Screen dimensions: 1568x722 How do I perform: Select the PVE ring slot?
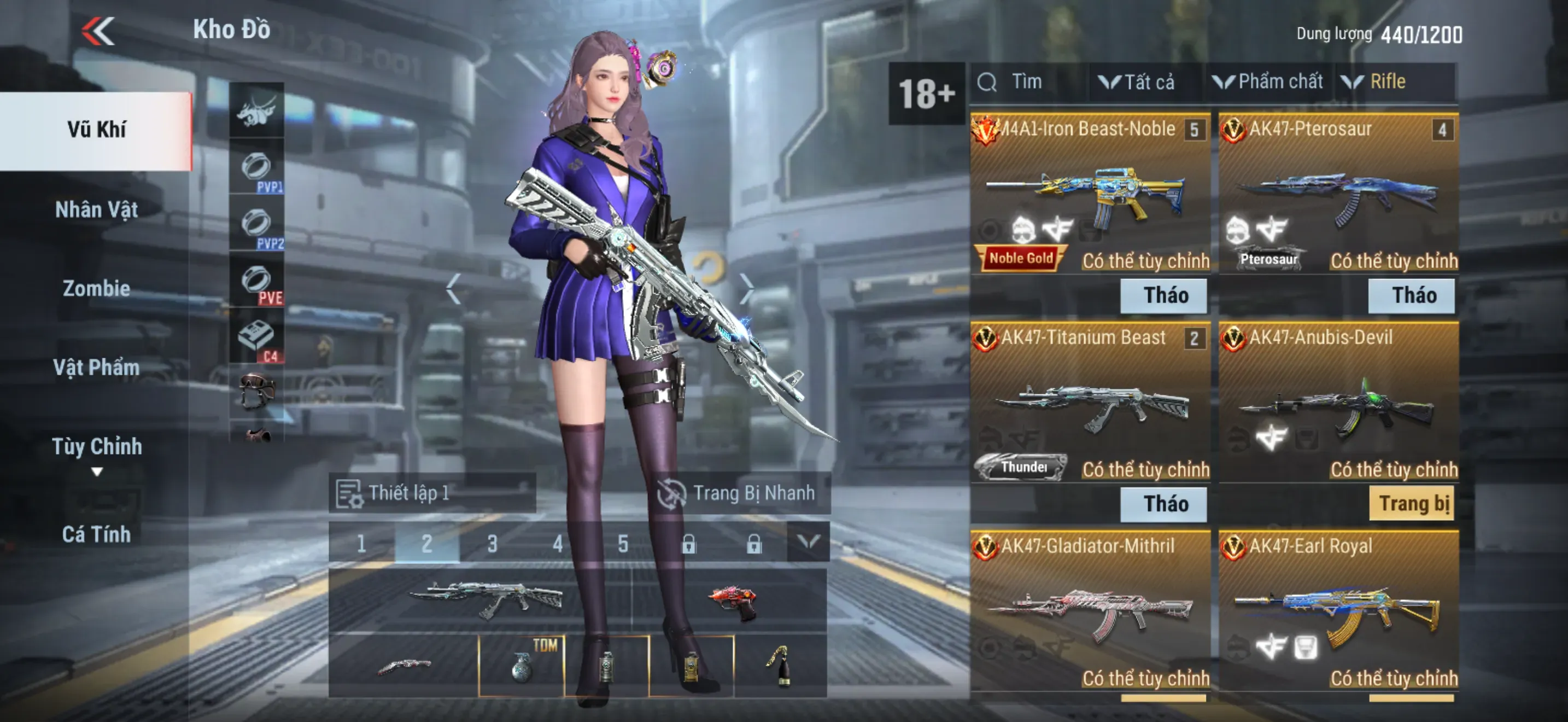[257, 282]
